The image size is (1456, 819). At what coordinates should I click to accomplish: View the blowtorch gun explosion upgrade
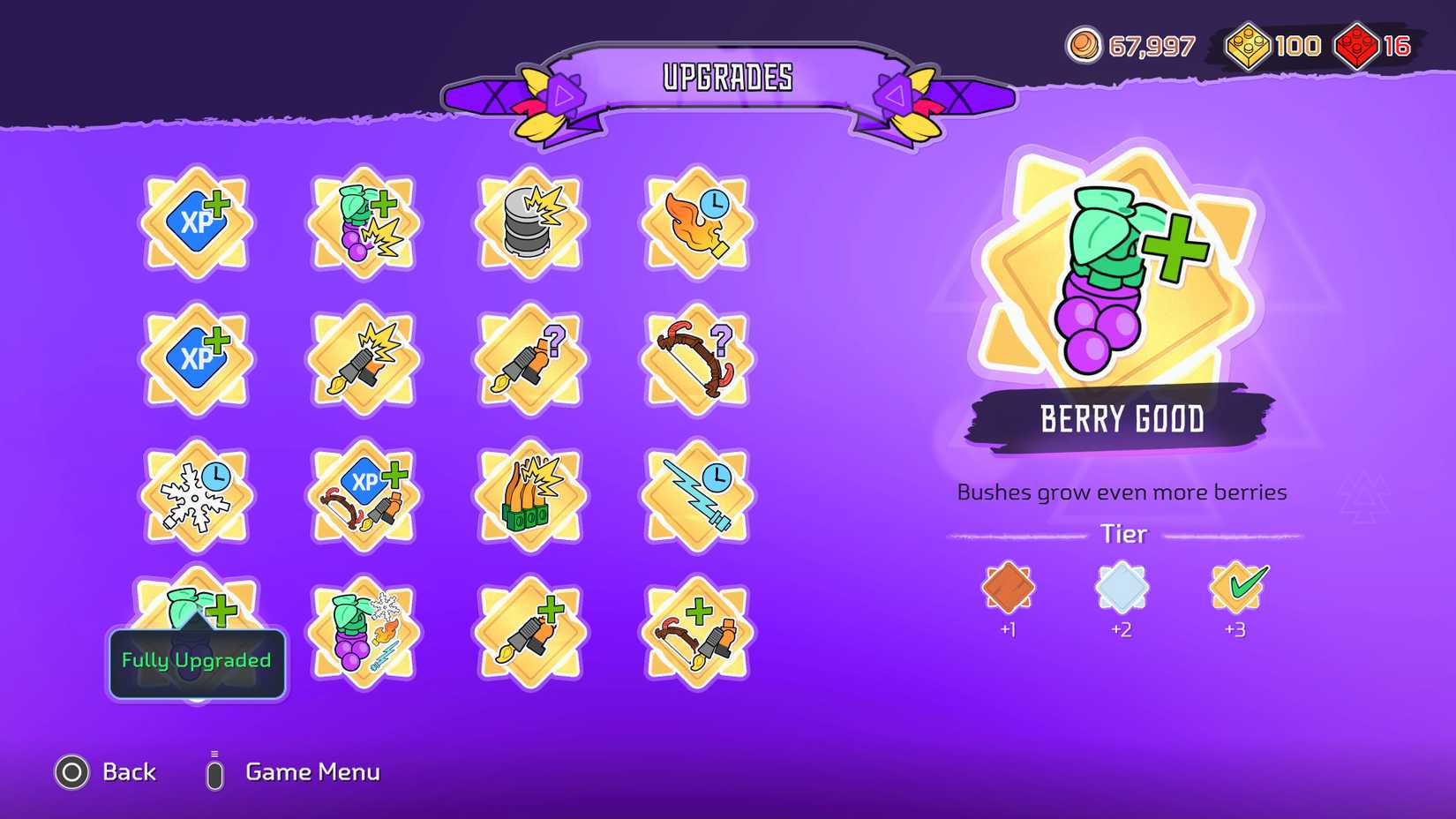(x=362, y=357)
